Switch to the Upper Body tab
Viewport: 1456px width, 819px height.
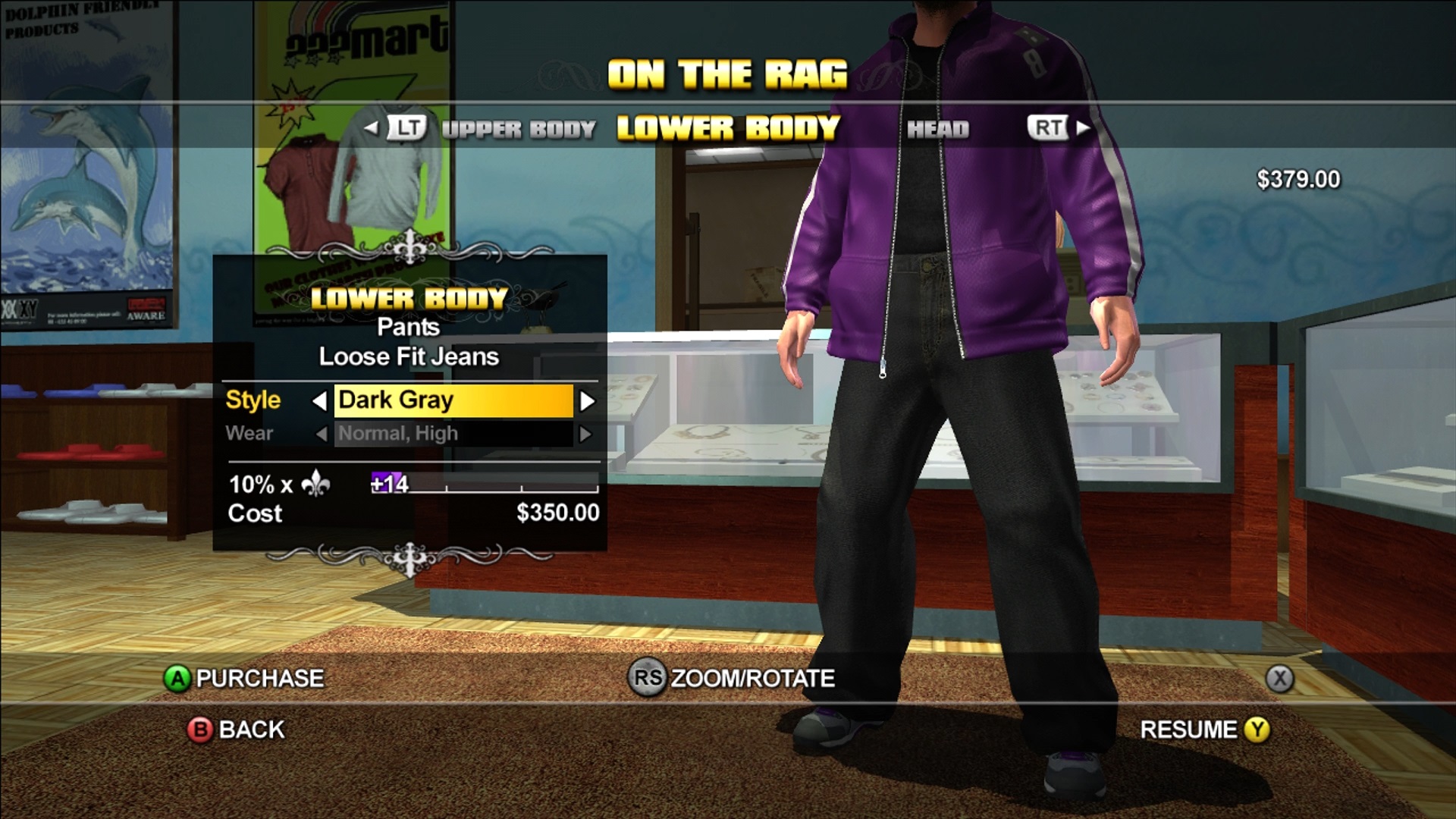pos(519,130)
